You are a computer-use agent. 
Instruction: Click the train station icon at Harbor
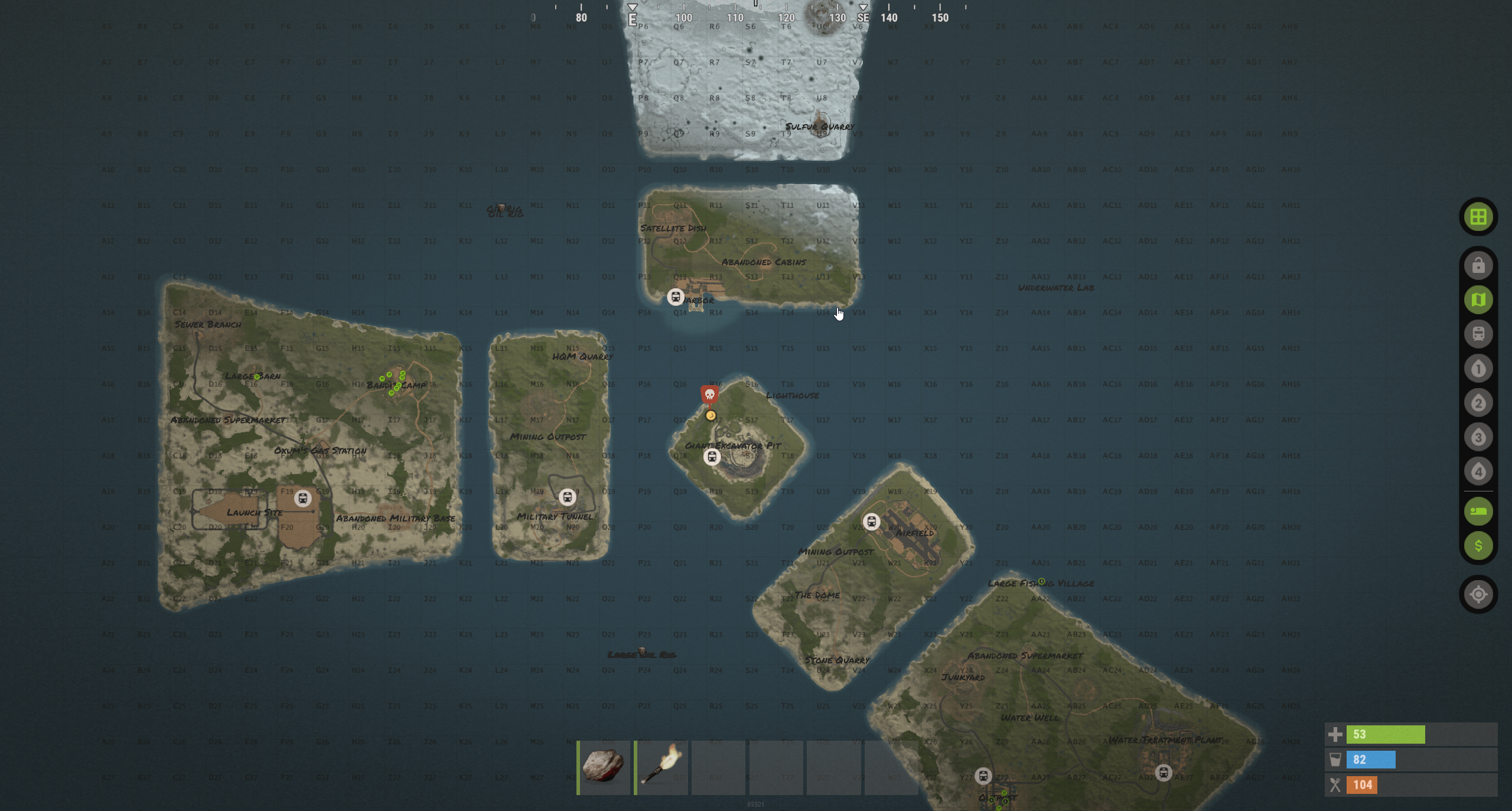pyautogui.click(x=674, y=297)
